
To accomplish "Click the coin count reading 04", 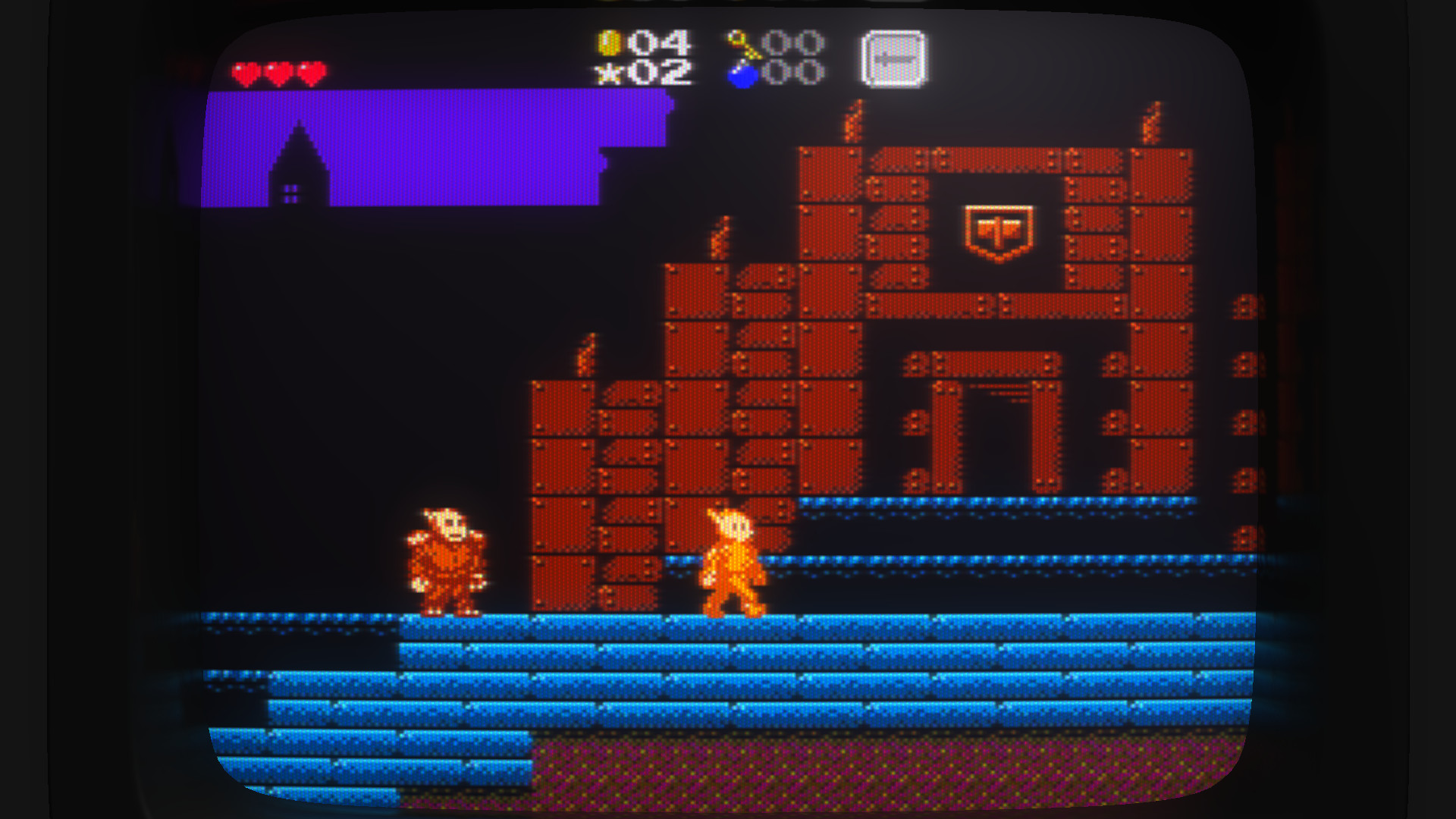I will 661,42.
